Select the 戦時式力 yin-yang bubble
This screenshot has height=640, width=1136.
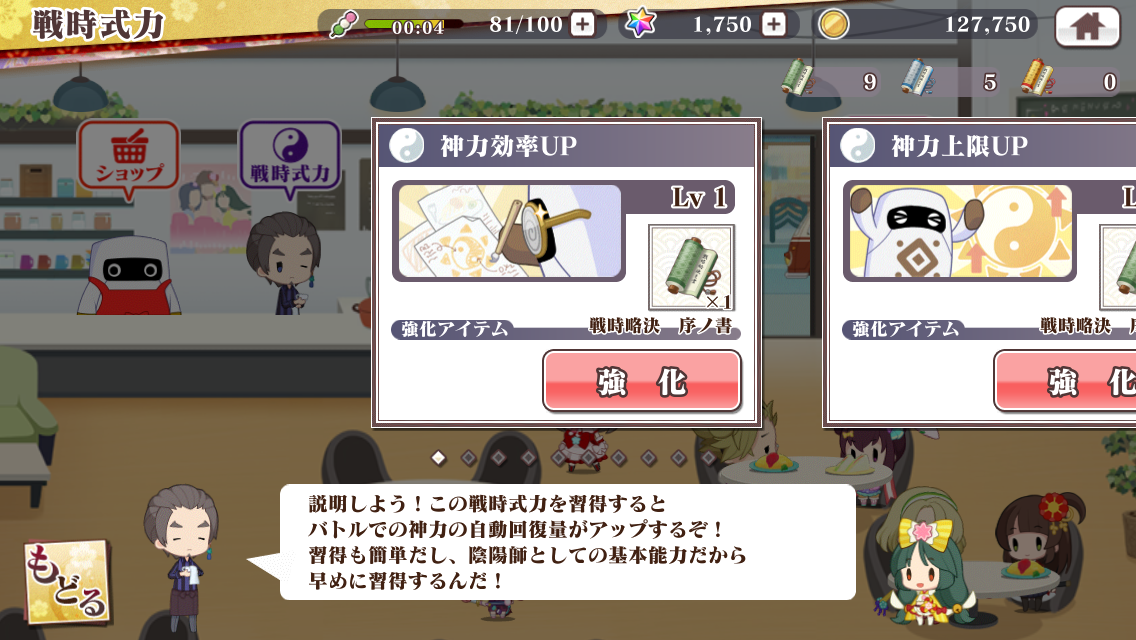[x=289, y=160]
